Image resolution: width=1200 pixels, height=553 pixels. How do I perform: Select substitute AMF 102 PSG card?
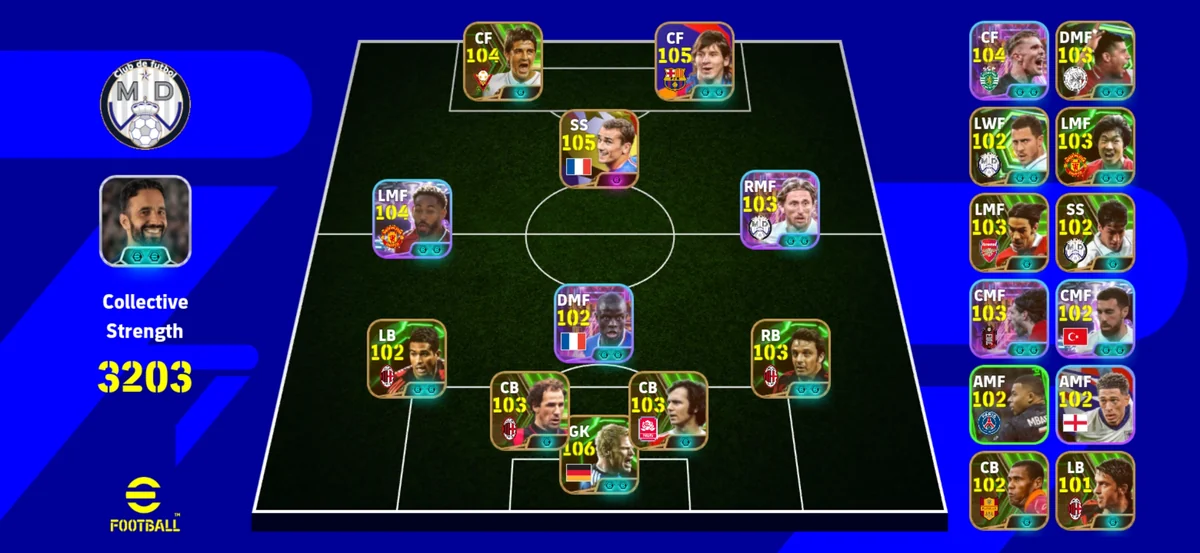tap(1009, 404)
